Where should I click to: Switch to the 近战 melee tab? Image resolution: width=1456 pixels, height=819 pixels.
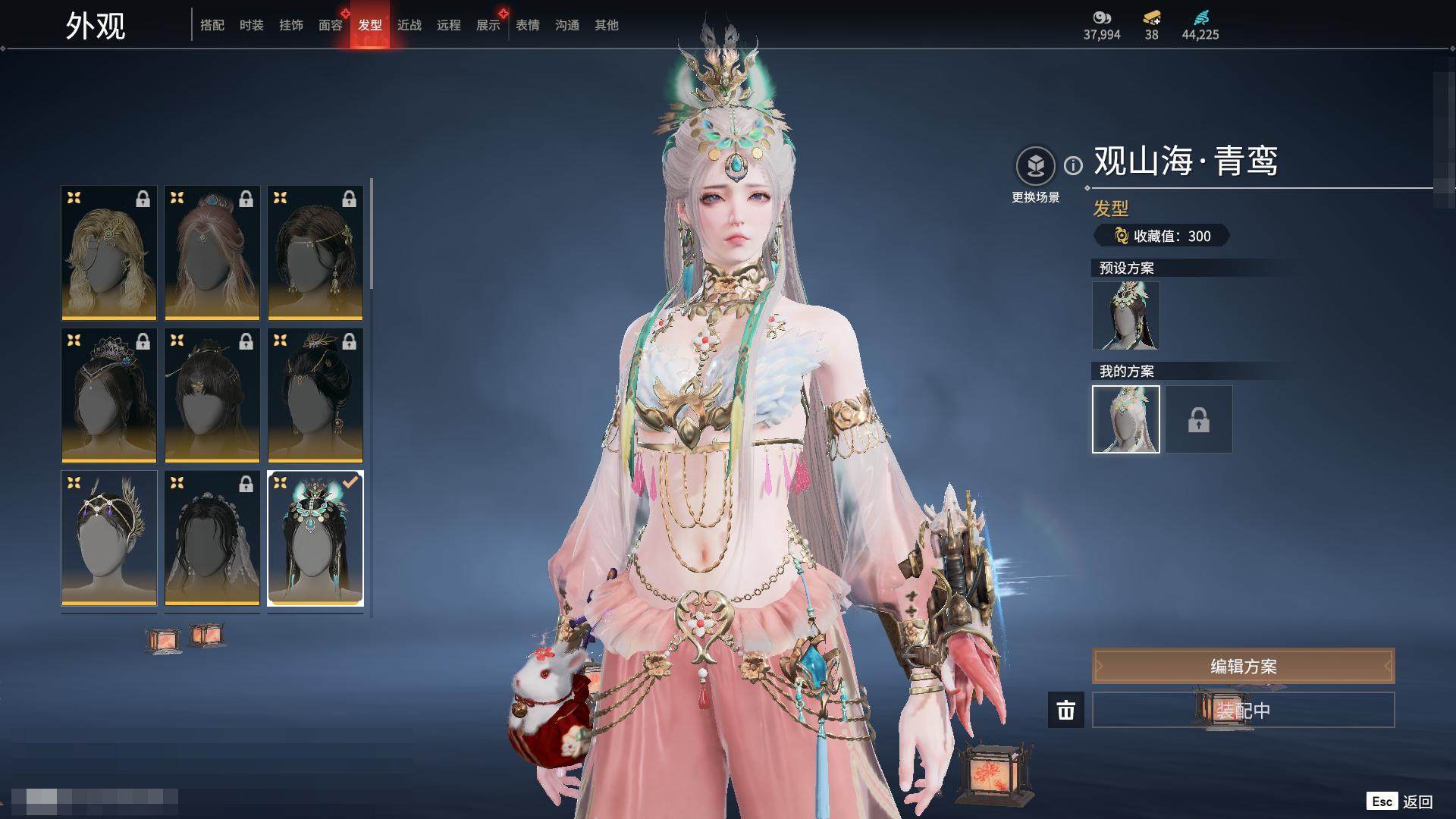coord(409,25)
